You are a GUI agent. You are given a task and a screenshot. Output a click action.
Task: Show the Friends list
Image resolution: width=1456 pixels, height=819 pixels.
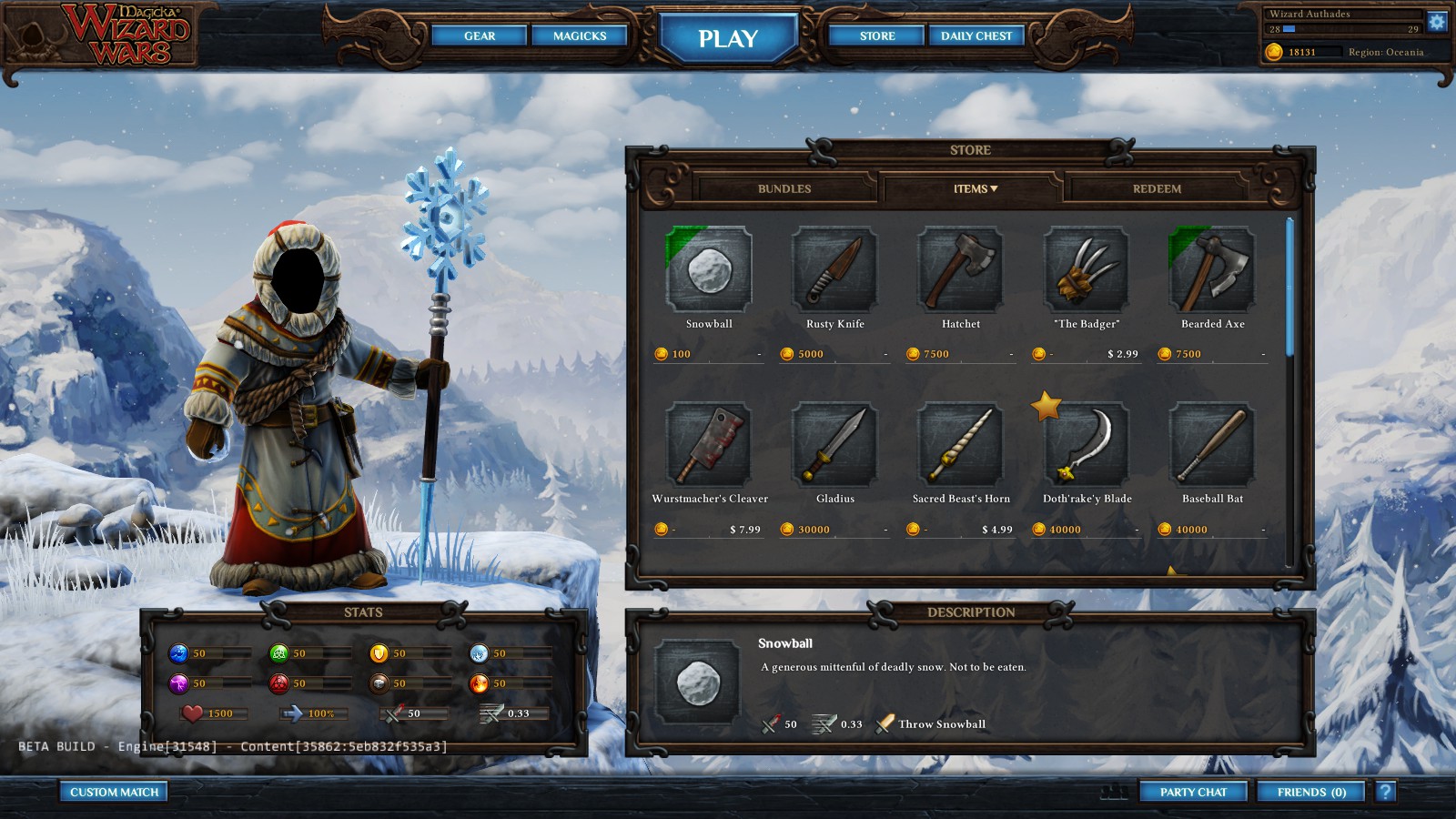point(1311,792)
